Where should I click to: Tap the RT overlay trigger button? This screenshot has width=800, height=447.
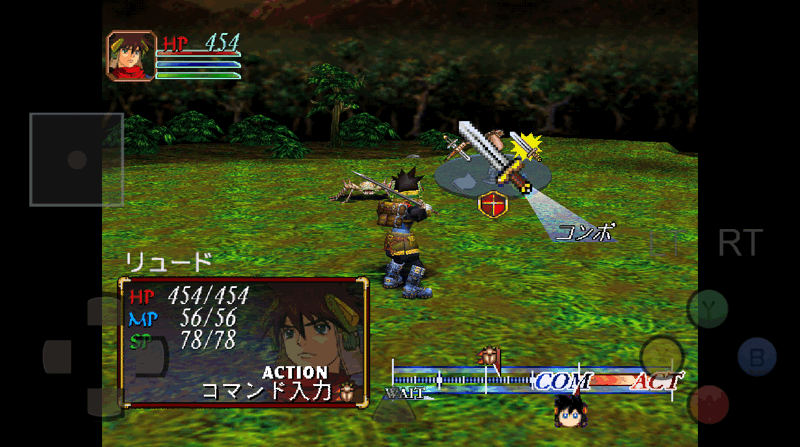[740, 242]
